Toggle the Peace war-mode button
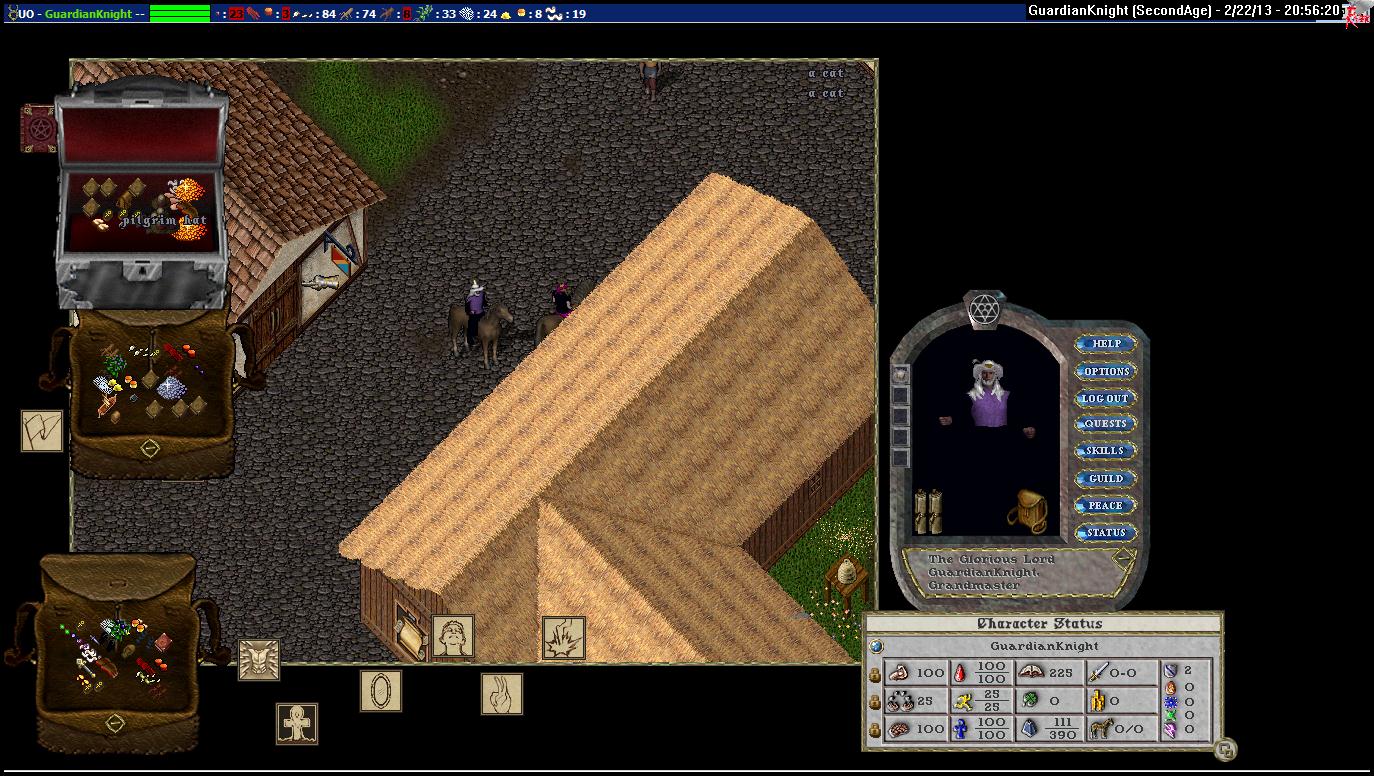The image size is (1374, 776). [x=1106, y=506]
